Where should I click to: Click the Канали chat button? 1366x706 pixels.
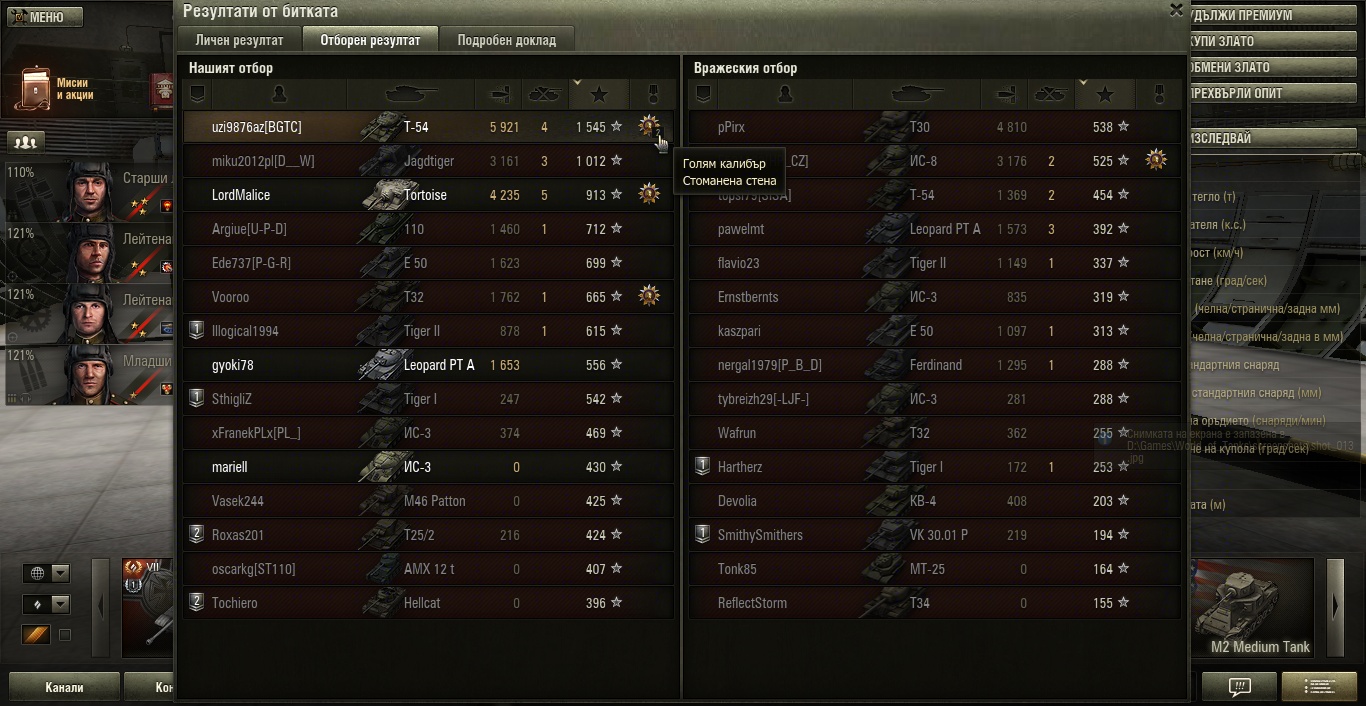pos(64,688)
